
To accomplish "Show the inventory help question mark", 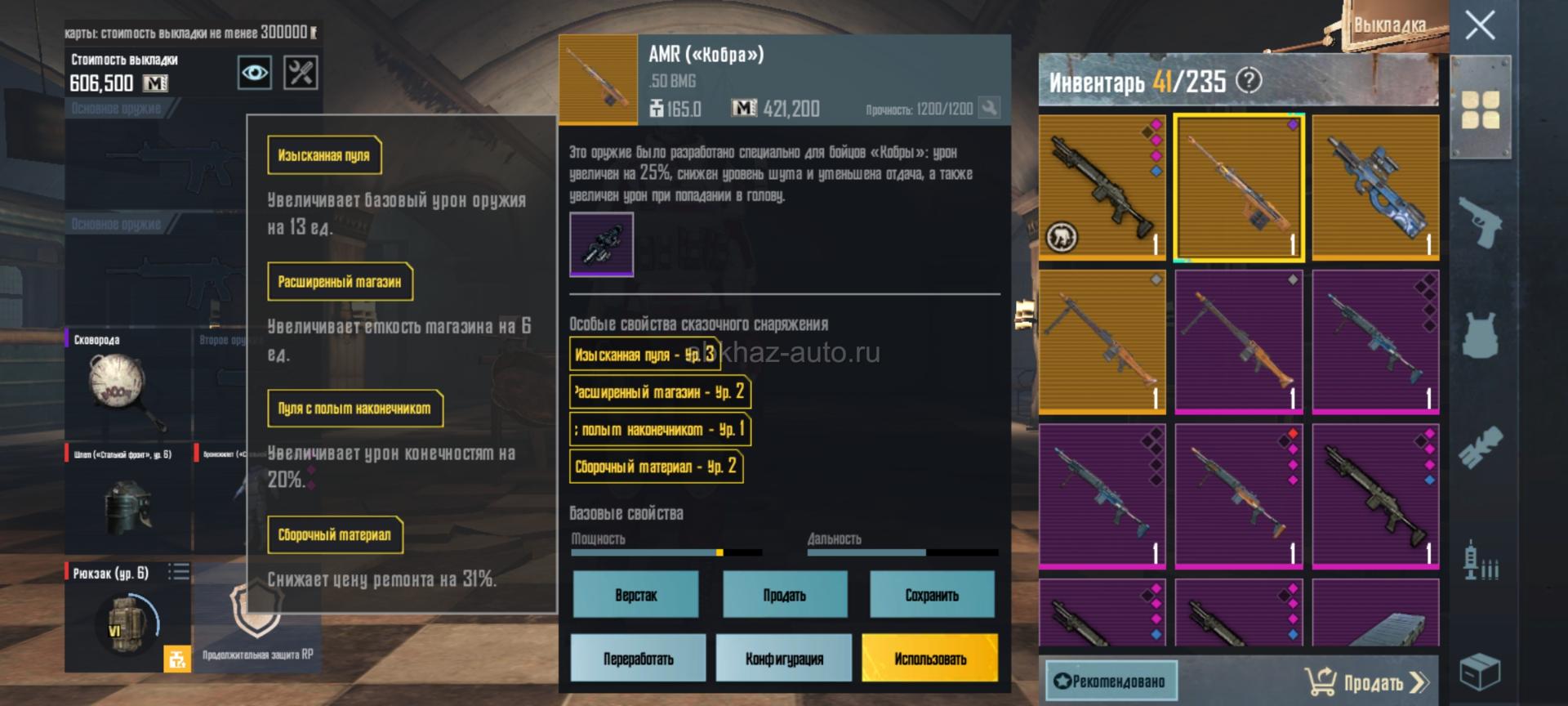I will [1249, 81].
